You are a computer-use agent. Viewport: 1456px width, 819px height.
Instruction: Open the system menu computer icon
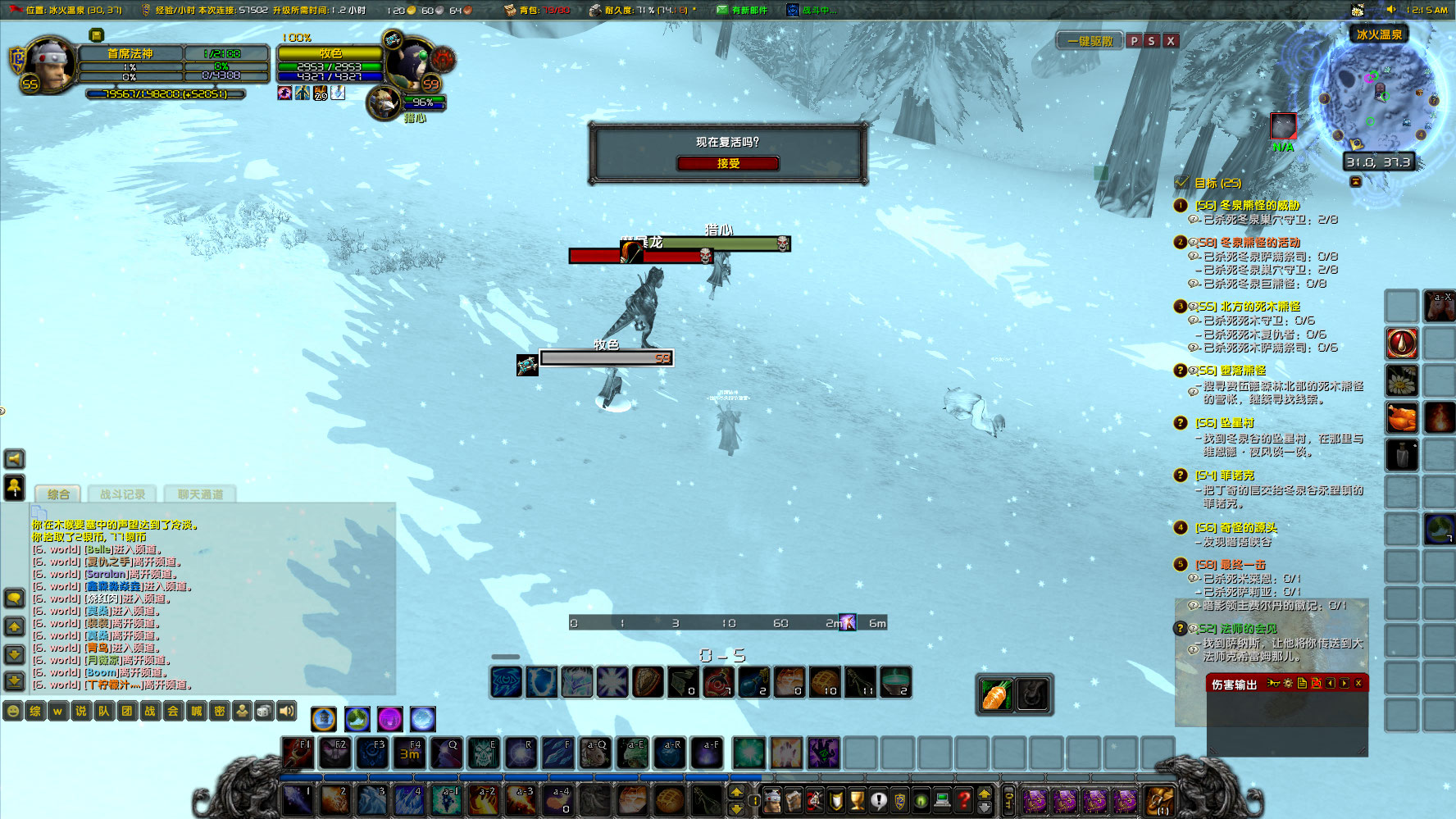pos(941,799)
